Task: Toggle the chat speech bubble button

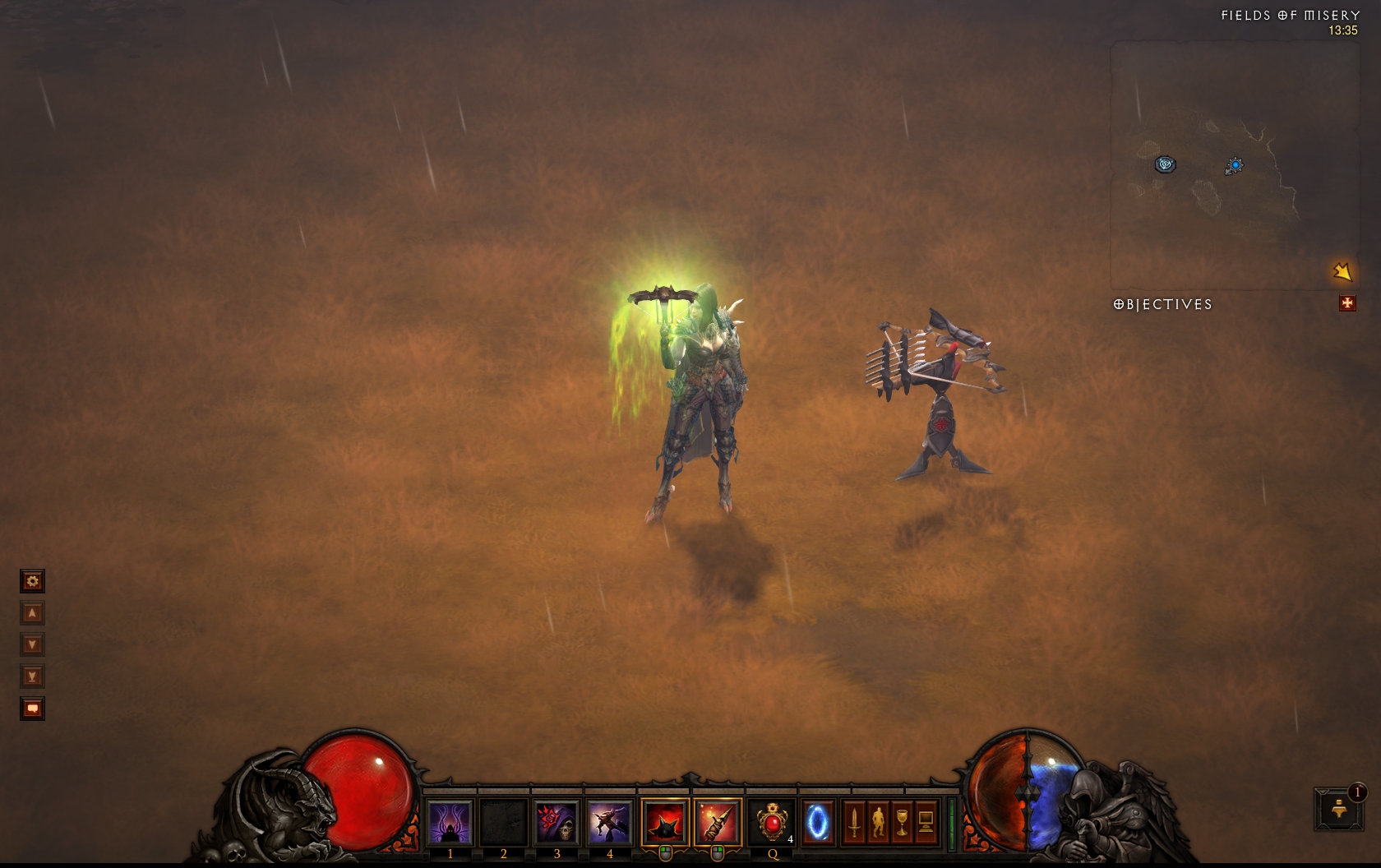Action: pos(32,709)
